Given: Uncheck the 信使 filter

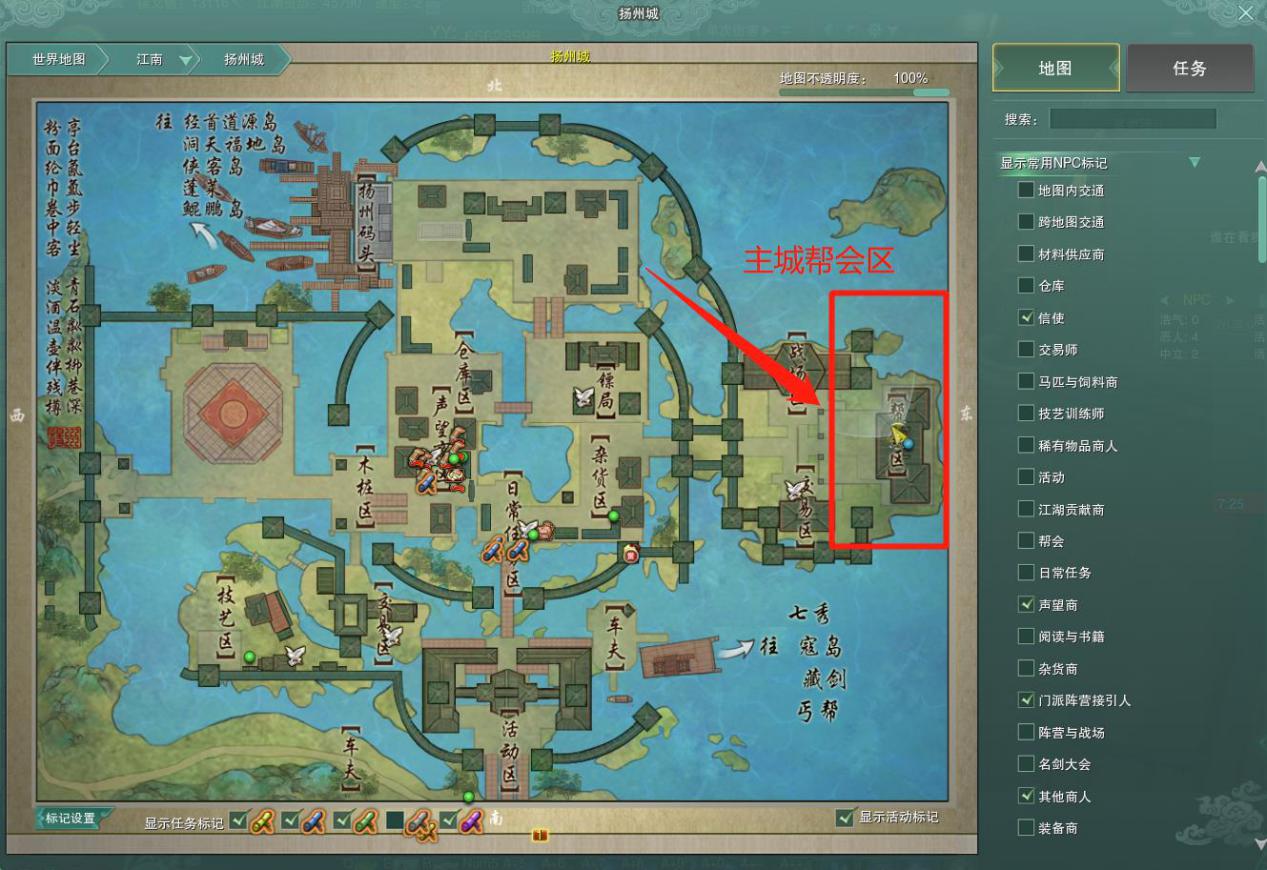Looking at the screenshot, I should click(1026, 318).
